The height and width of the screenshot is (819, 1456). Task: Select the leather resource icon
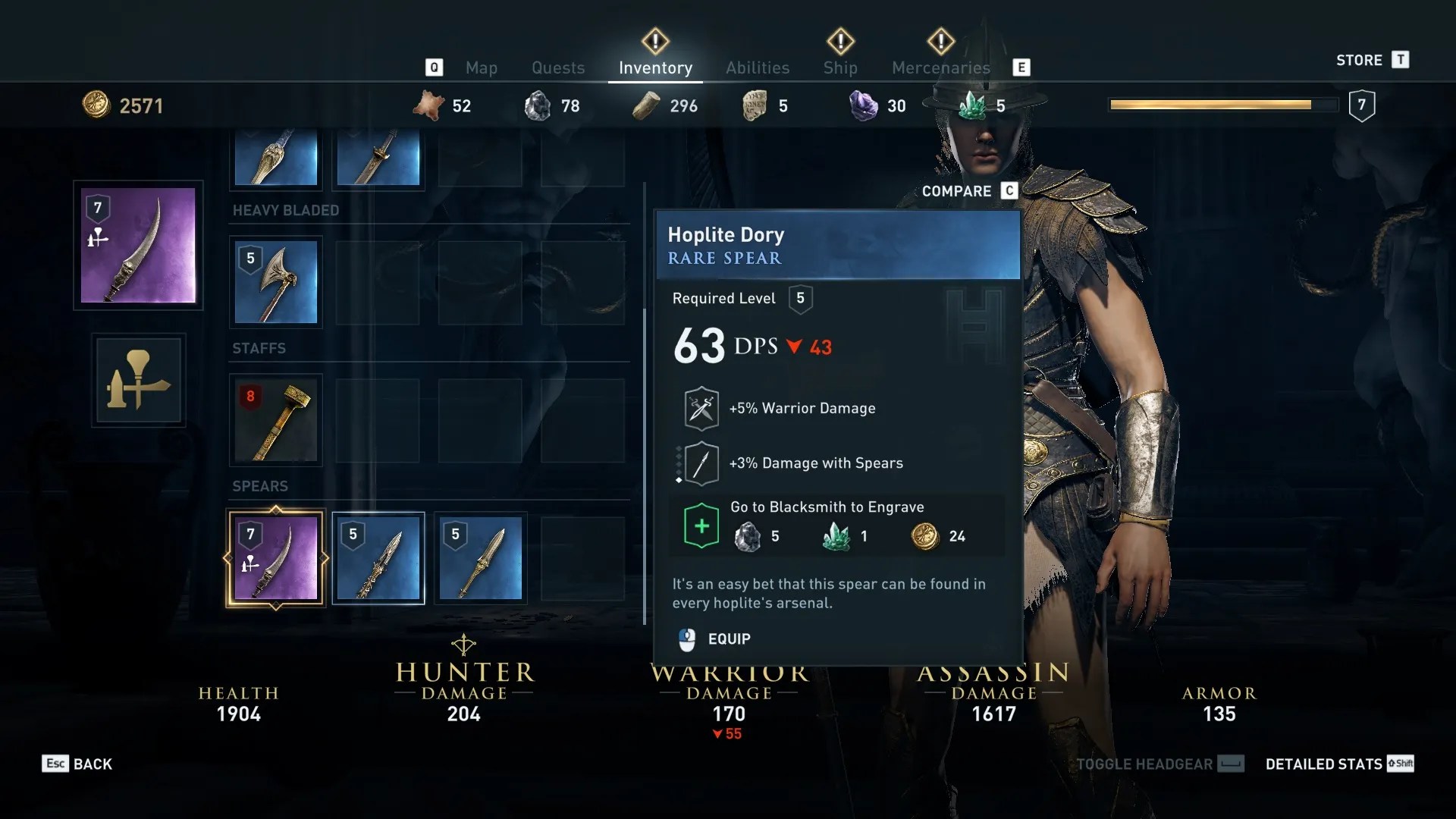430,105
